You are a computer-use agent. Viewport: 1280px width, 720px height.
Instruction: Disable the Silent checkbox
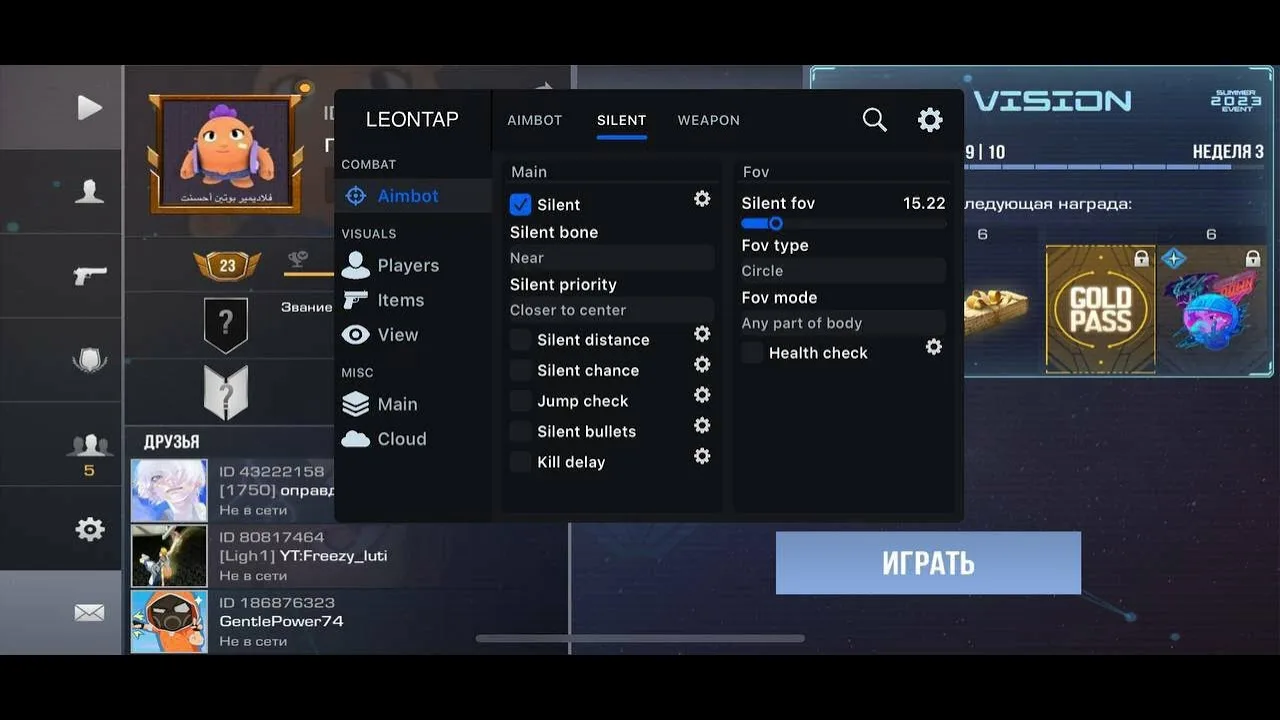point(519,204)
